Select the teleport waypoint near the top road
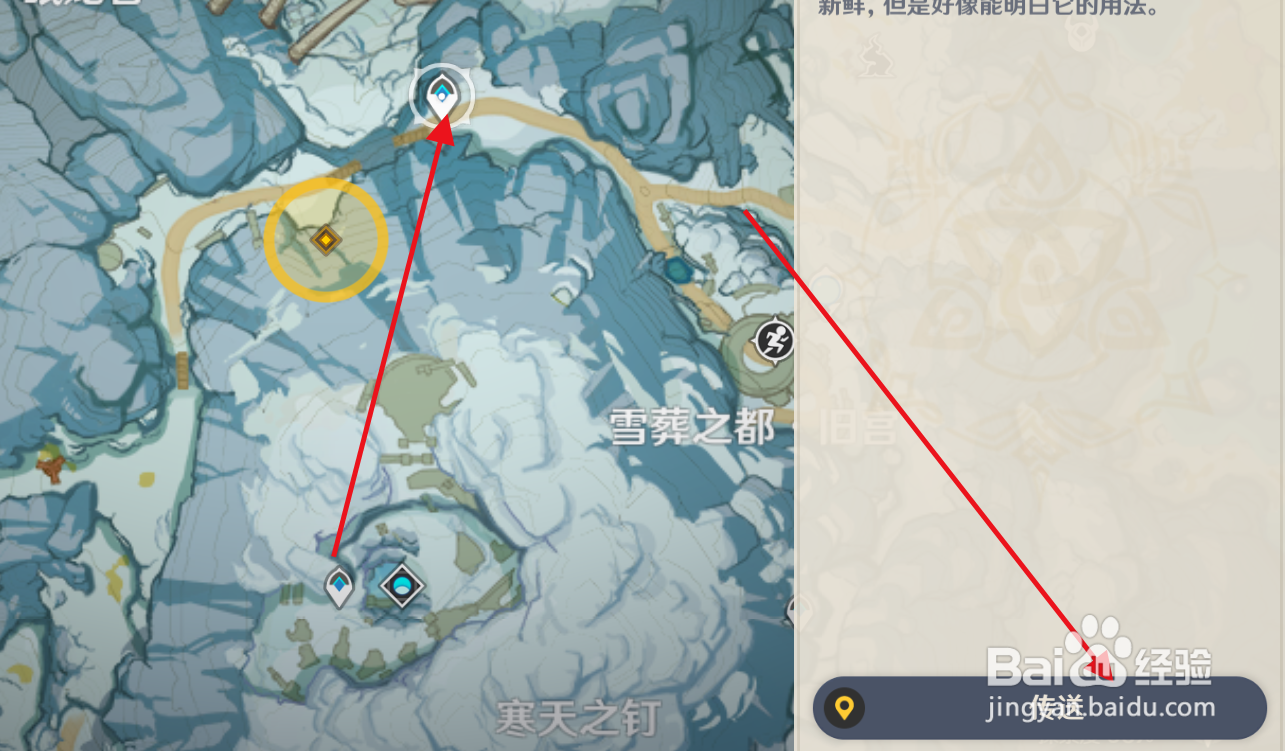Viewport: 1285px width, 751px height. point(444,96)
